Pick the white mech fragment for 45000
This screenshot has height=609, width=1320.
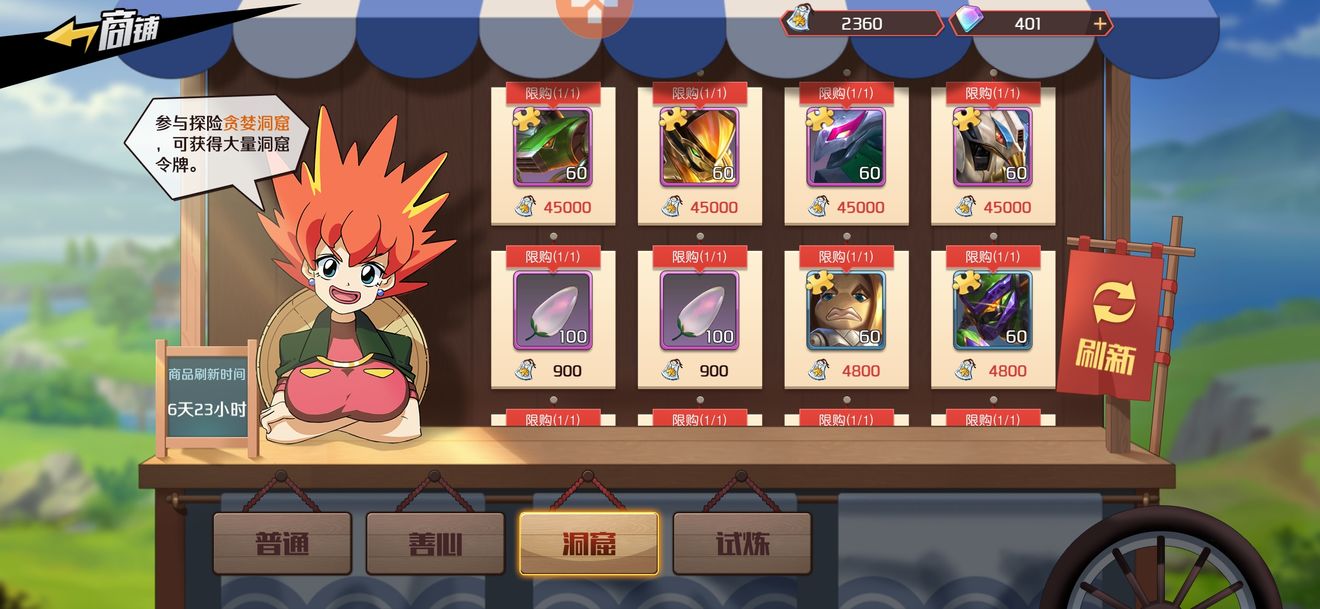pyautogui.click(x=992, y=148)
